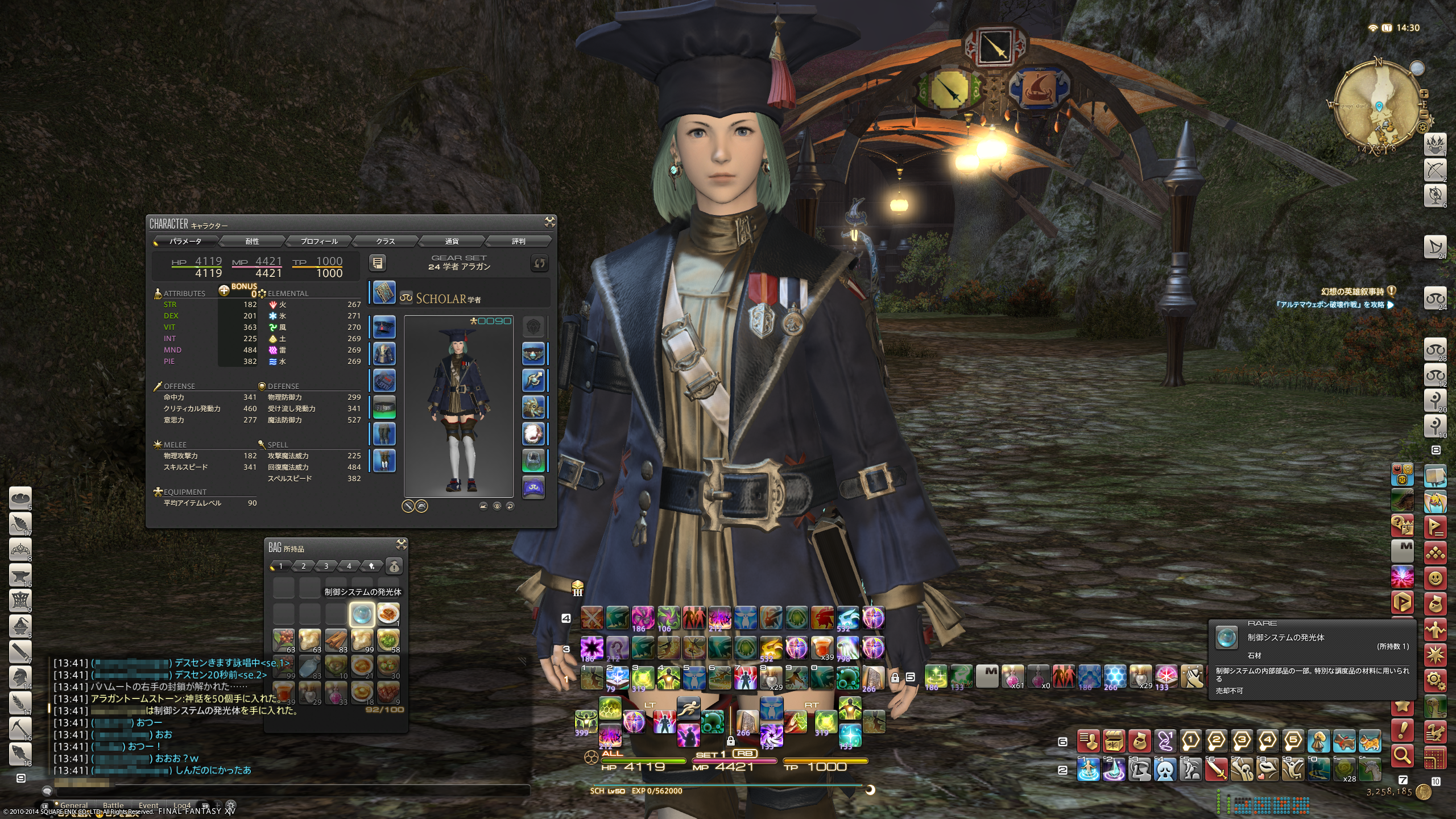Click the circular minimap
Viewport: 1456px width, 819px height.
pyautogui.click(x=1379, y=105)
